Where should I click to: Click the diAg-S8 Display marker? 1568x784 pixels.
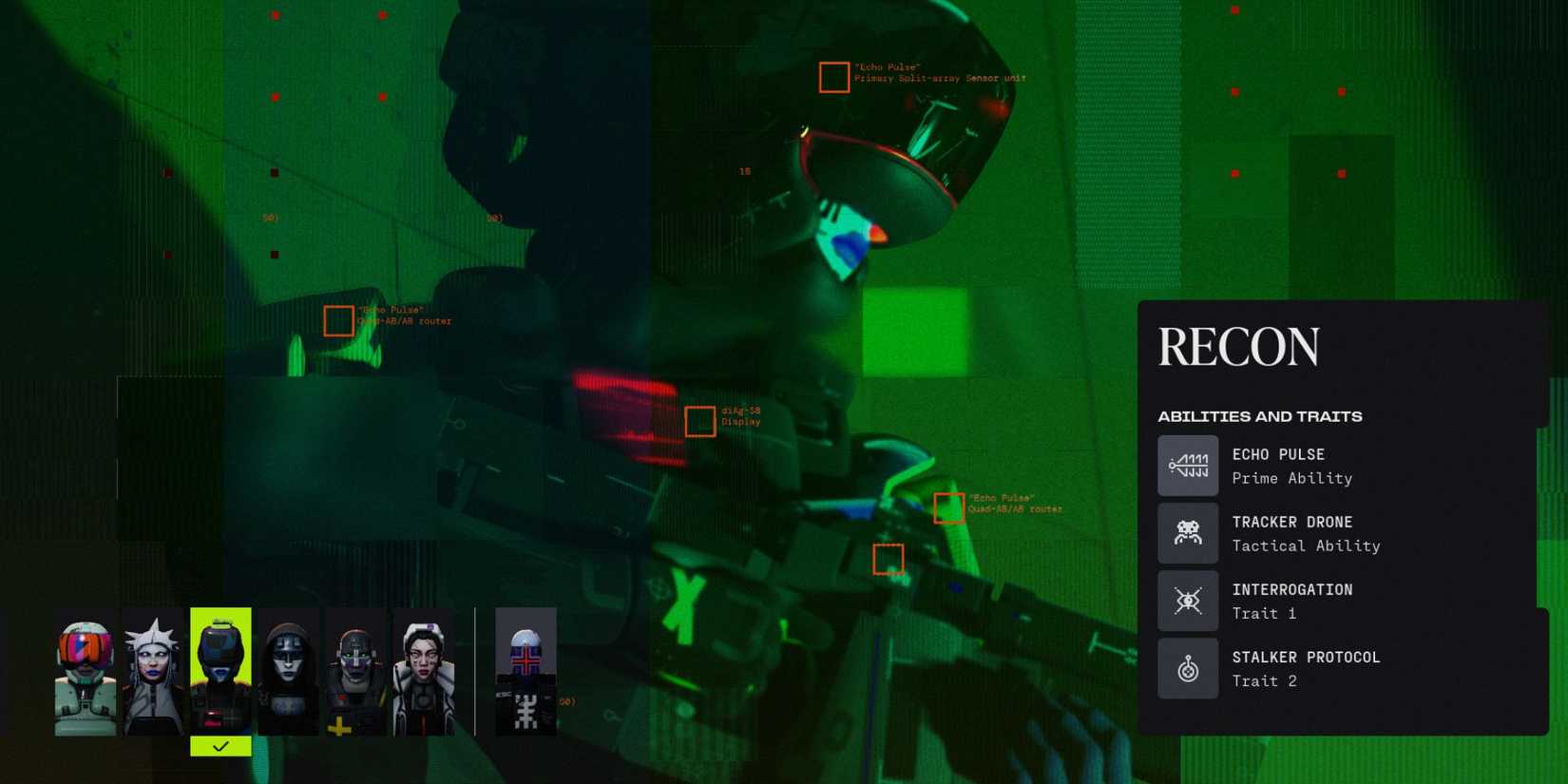699,421
